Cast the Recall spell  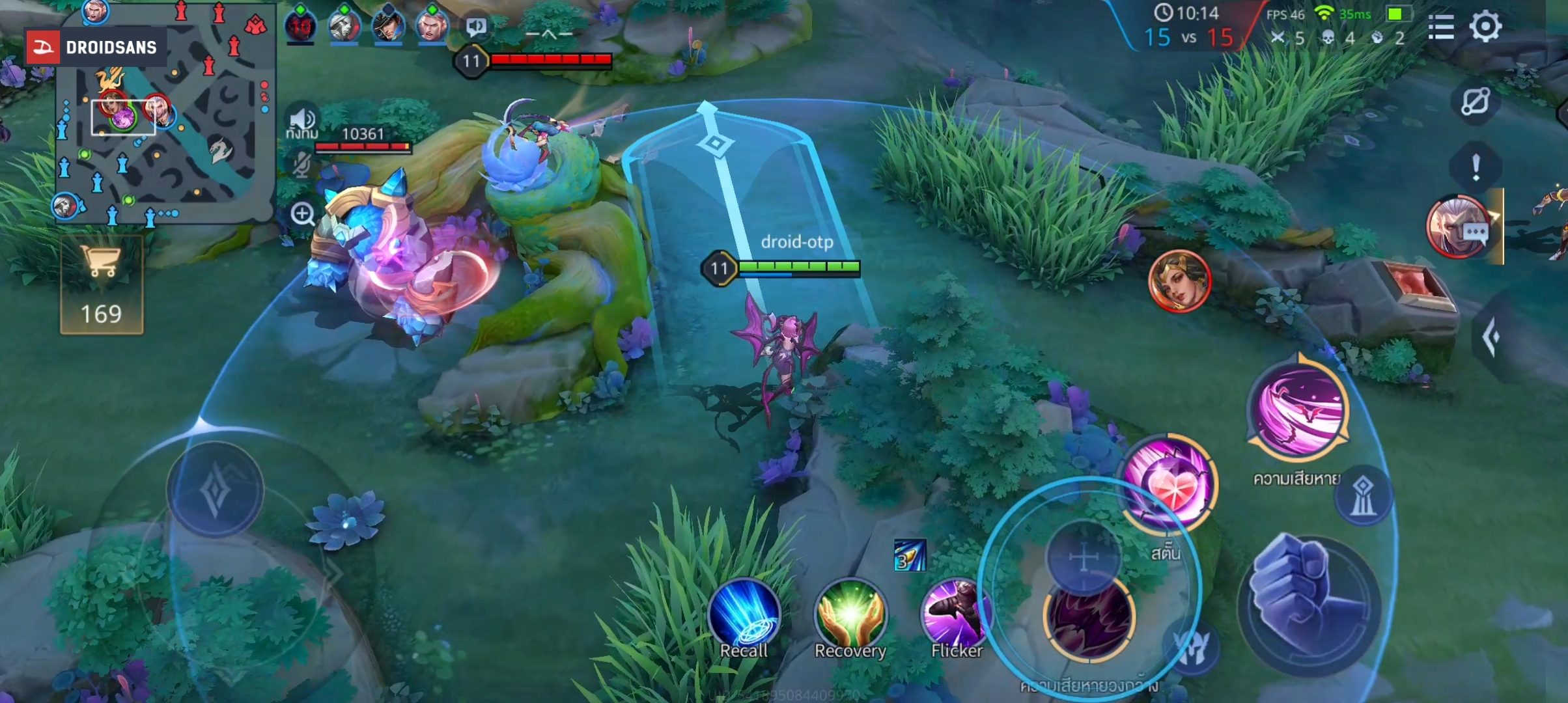[744, 615]
